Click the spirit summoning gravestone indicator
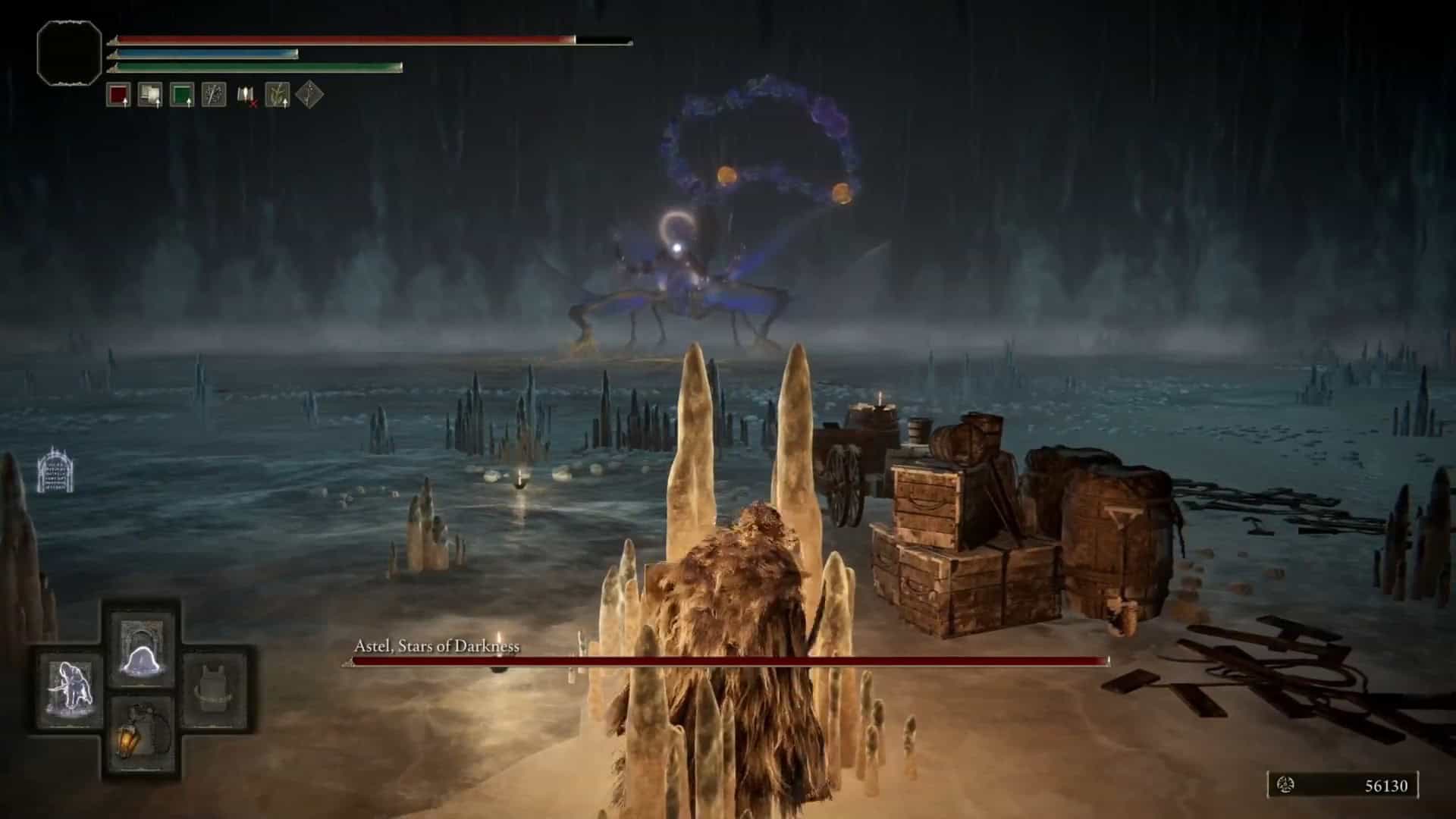Viewport: 1456px width, 819px height. pos(55,470)
